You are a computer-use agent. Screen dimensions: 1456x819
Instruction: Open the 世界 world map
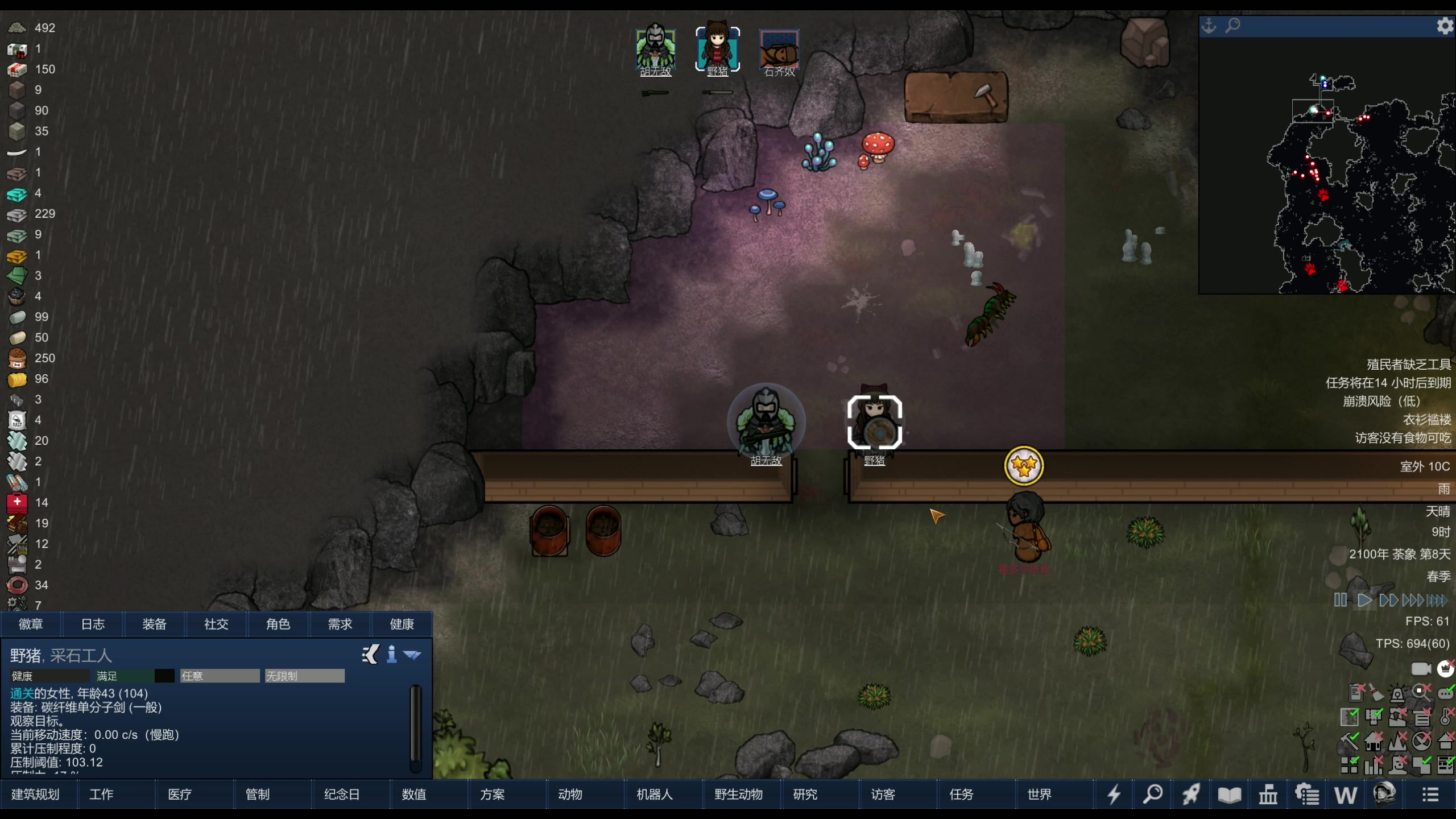click(x=1039, y=794)
